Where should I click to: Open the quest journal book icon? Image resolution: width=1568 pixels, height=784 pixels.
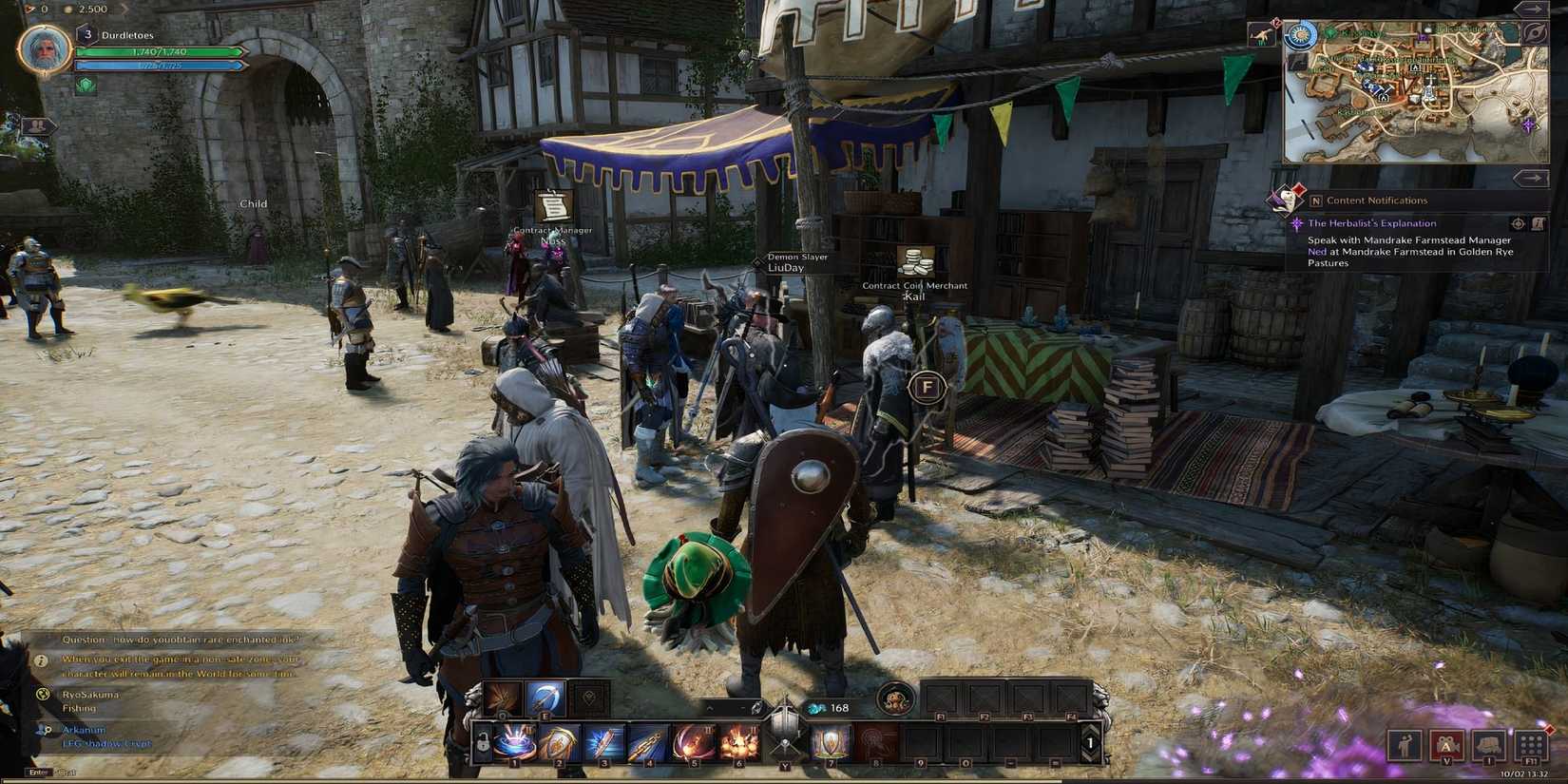(x=1489, y=746)
